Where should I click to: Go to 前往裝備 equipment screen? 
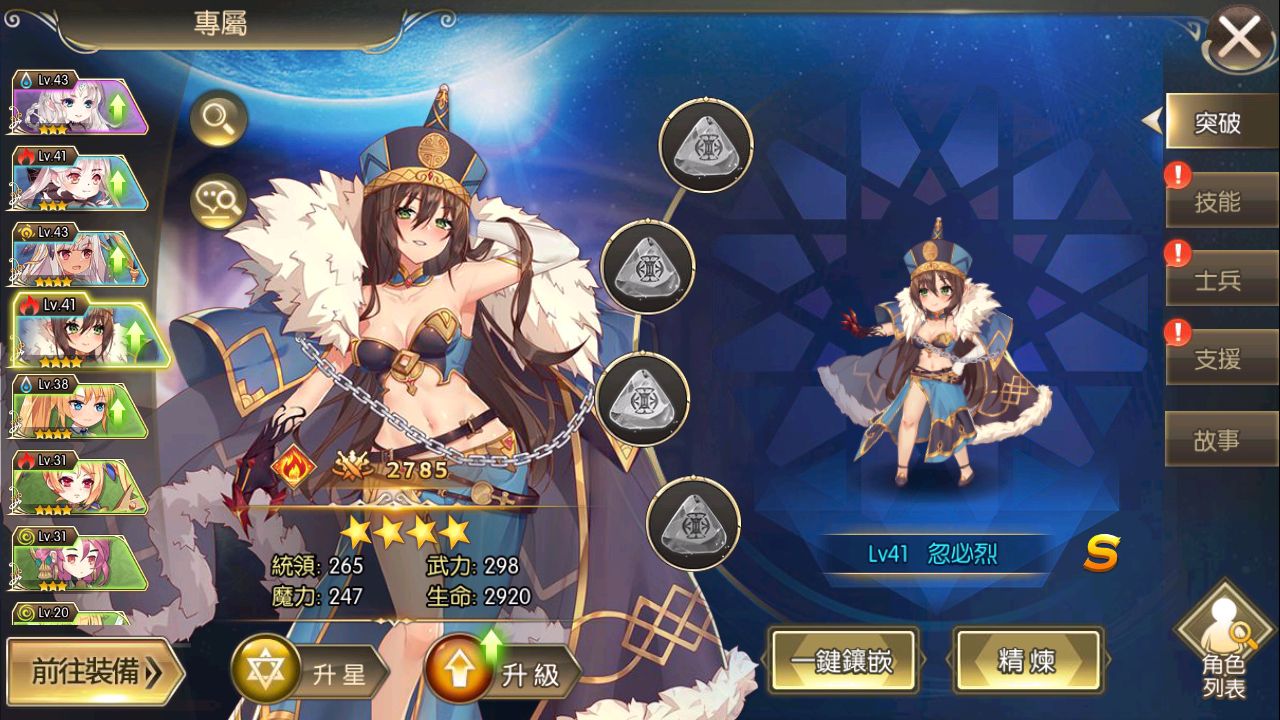[94, 672]
